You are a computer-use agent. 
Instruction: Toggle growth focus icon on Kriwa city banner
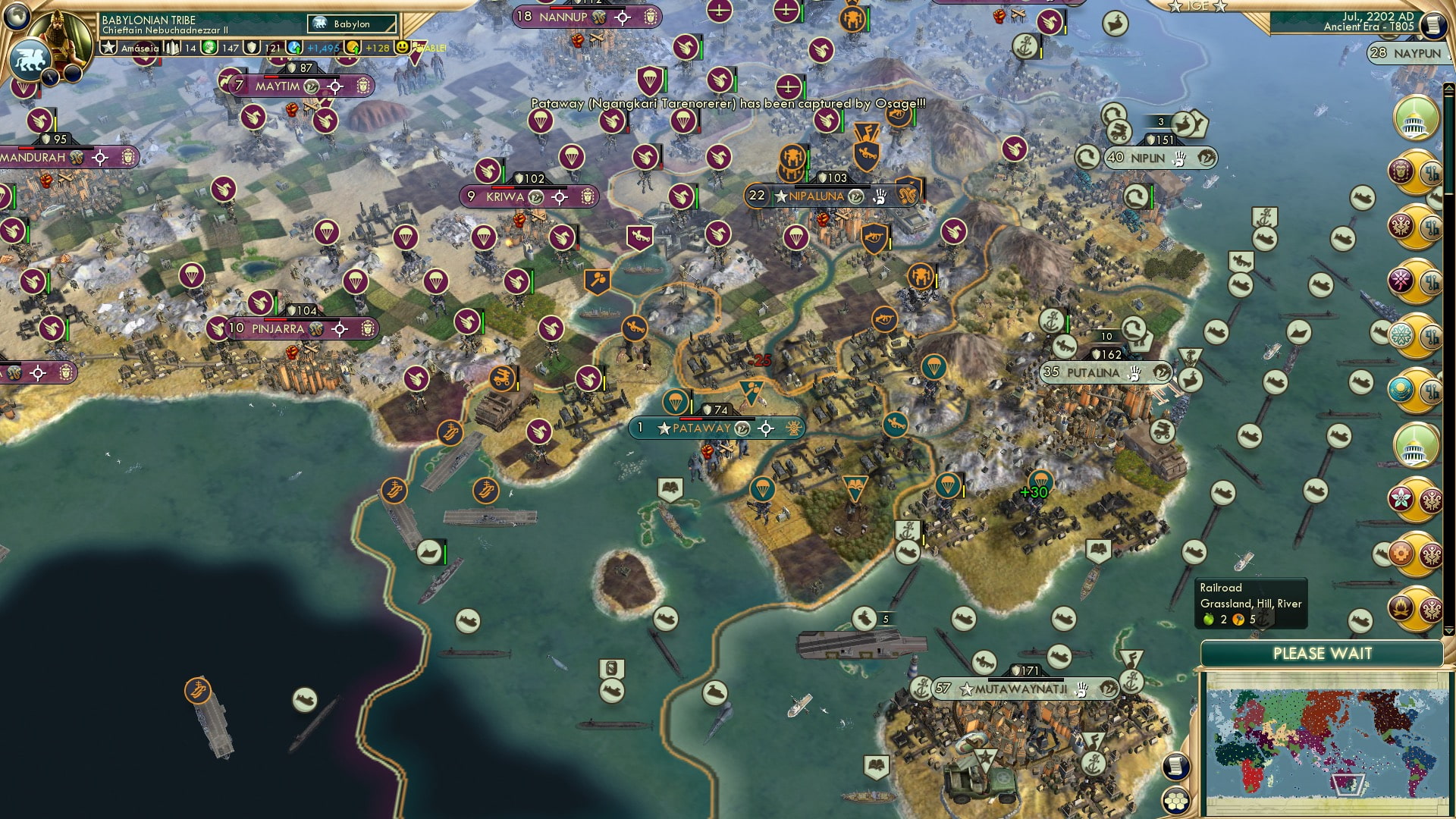535,196
